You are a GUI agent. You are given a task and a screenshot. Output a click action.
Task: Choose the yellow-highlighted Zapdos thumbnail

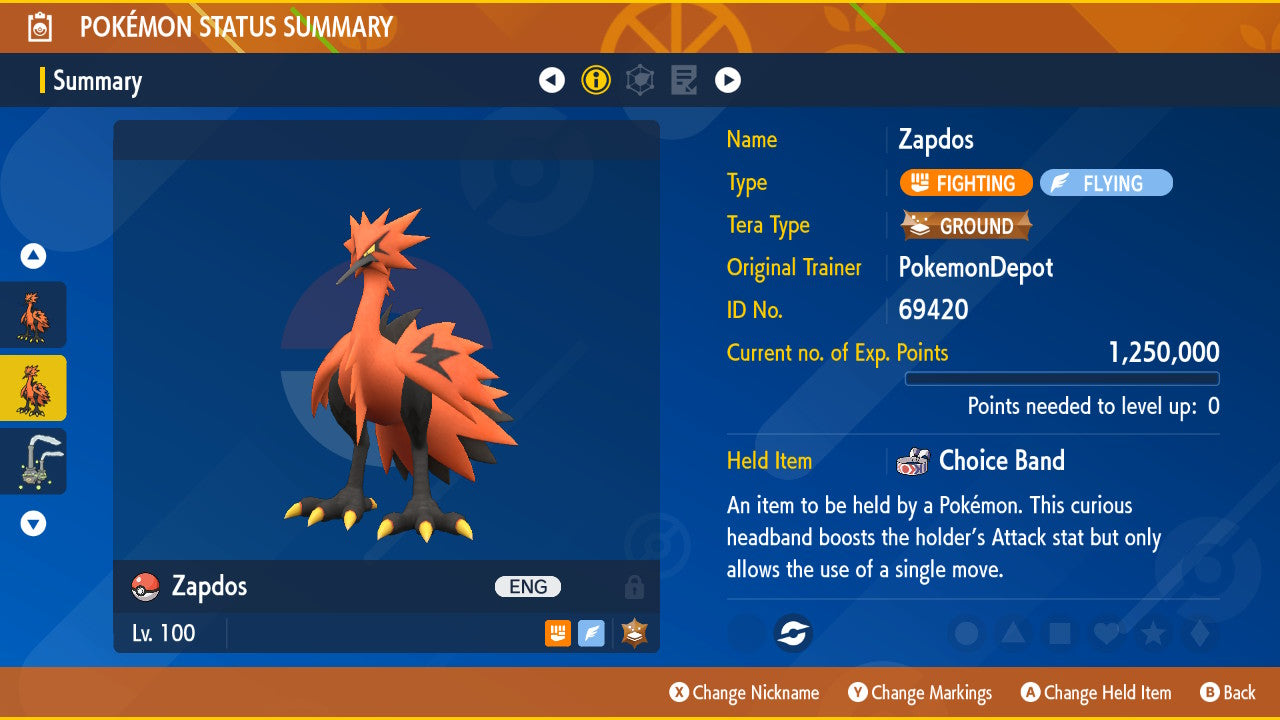33,388
